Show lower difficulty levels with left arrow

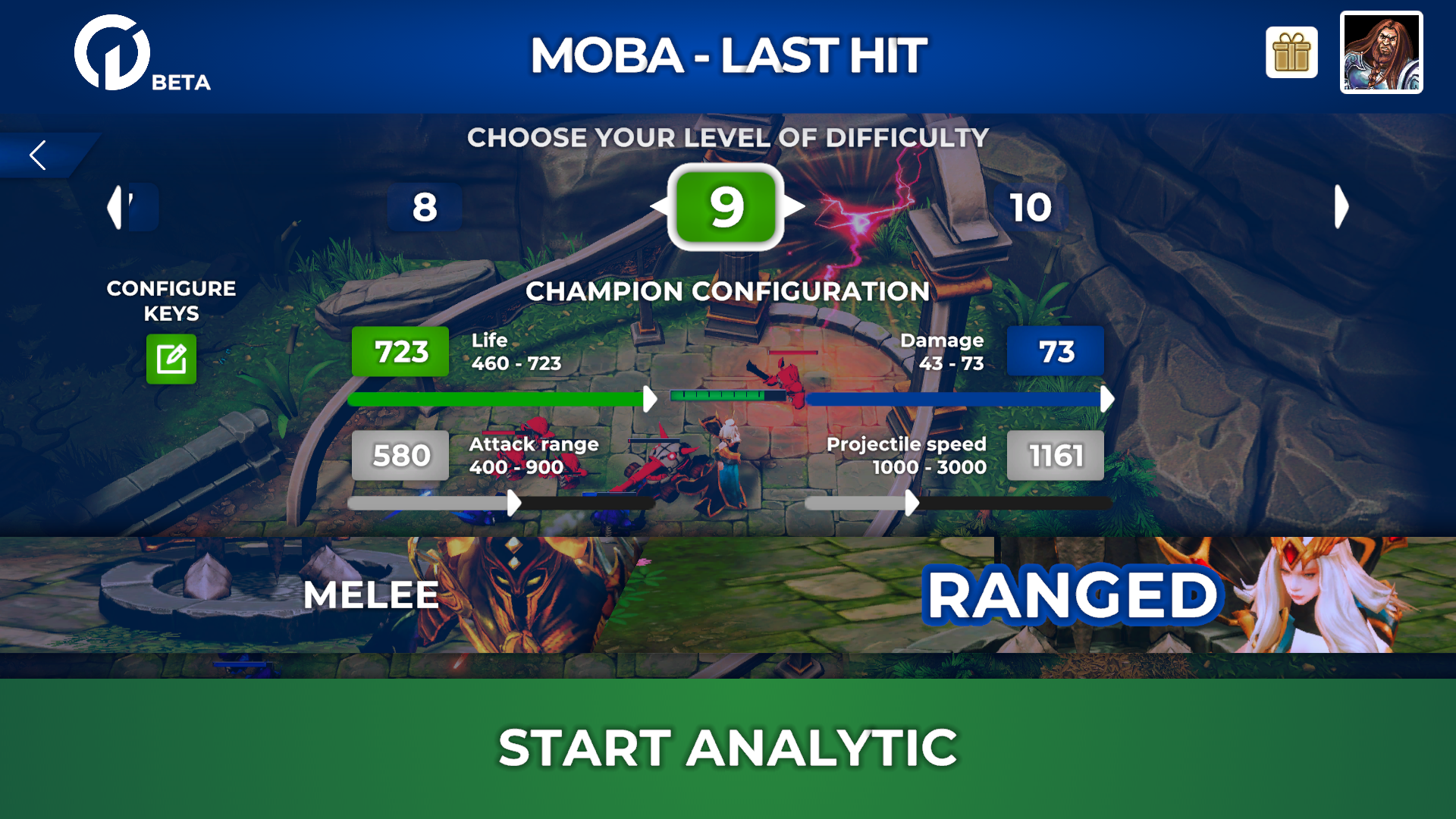(115, 207)
